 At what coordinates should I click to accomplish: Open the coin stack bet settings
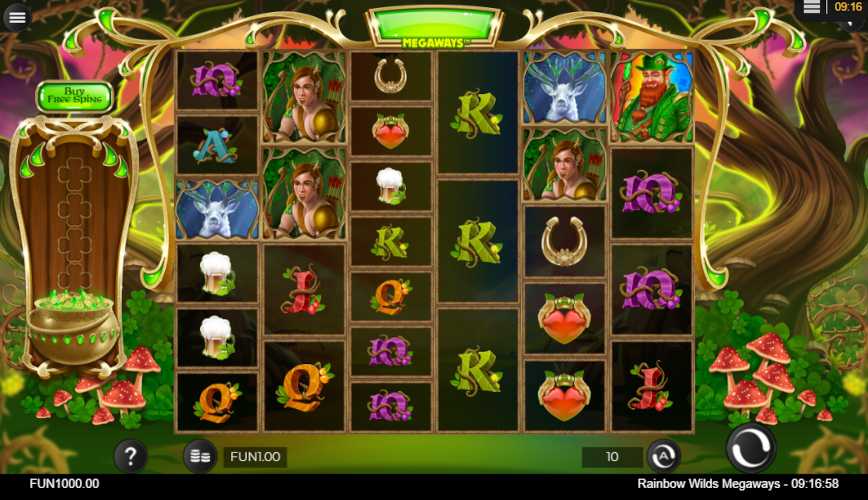pyautogui.click(x=200, y=456)
